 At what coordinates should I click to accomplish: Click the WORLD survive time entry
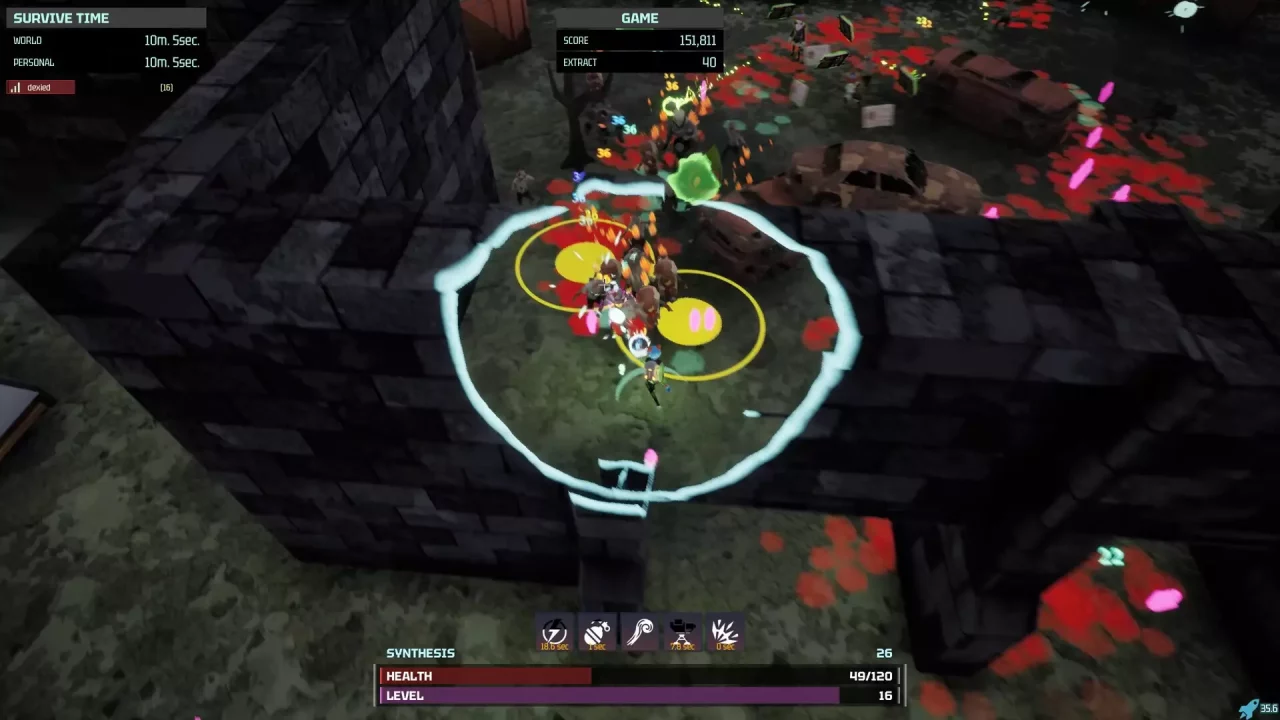(105, 40)
